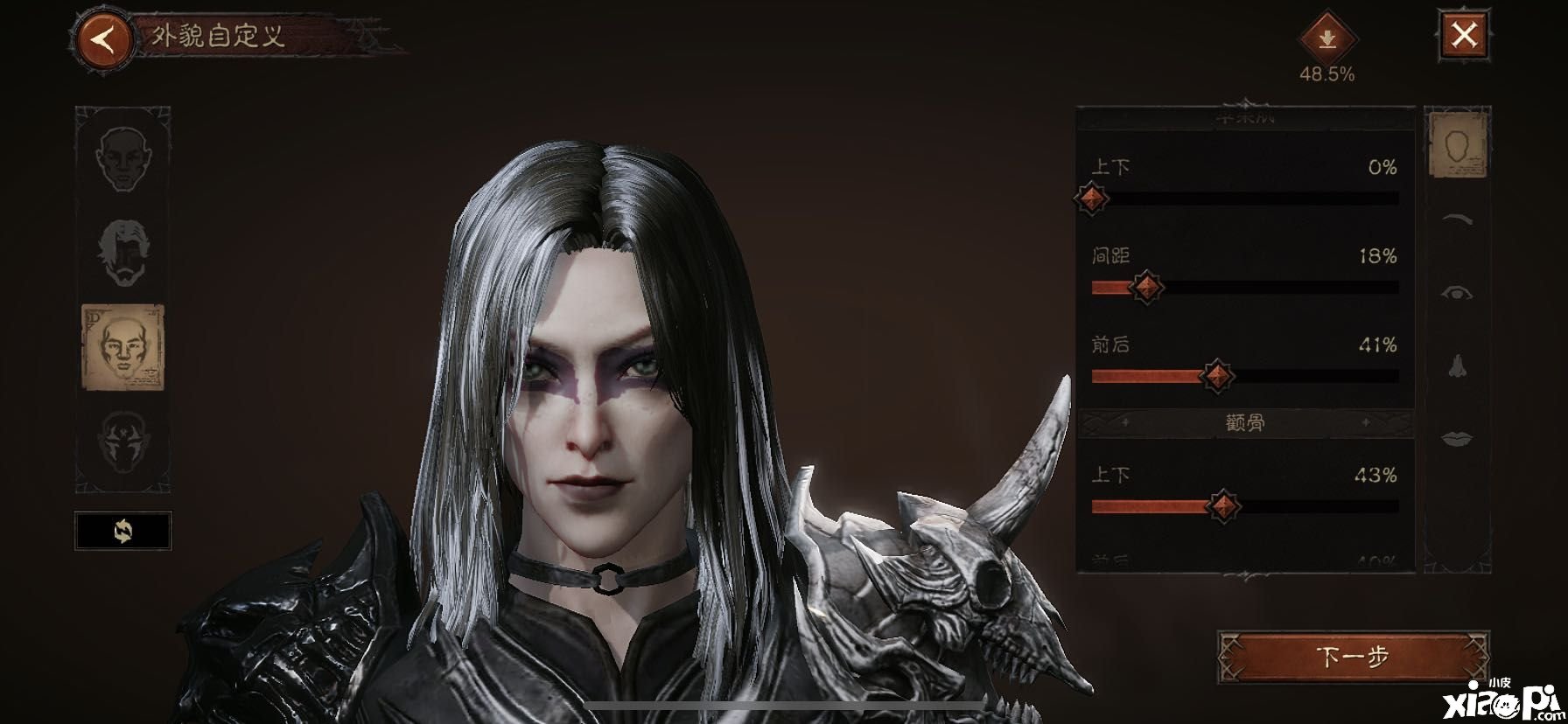The width and height of the screenshot is (1568, 724).
Task: Switch to the eyebrow sub-tab
Action: coord(1457,219)
